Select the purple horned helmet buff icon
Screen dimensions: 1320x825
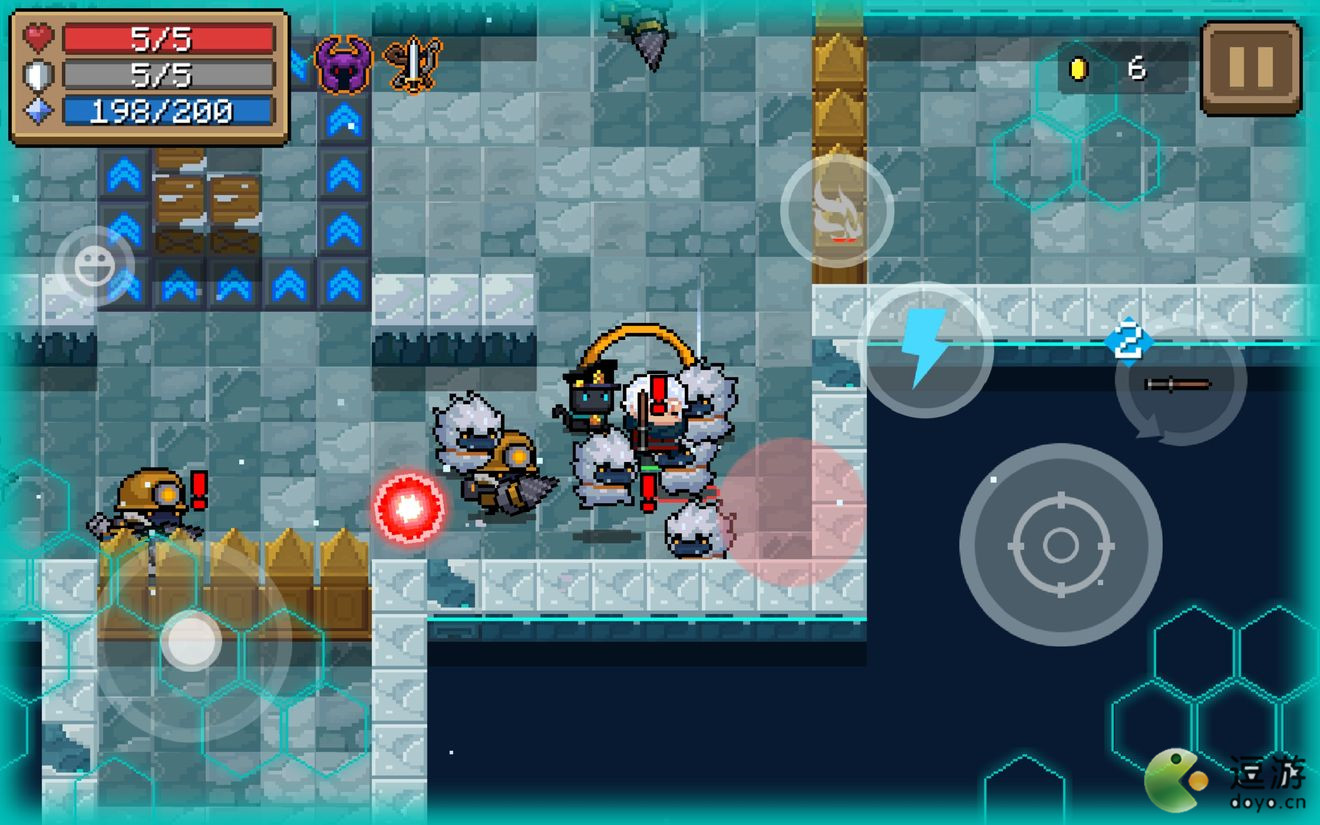[x=344, y=64]
